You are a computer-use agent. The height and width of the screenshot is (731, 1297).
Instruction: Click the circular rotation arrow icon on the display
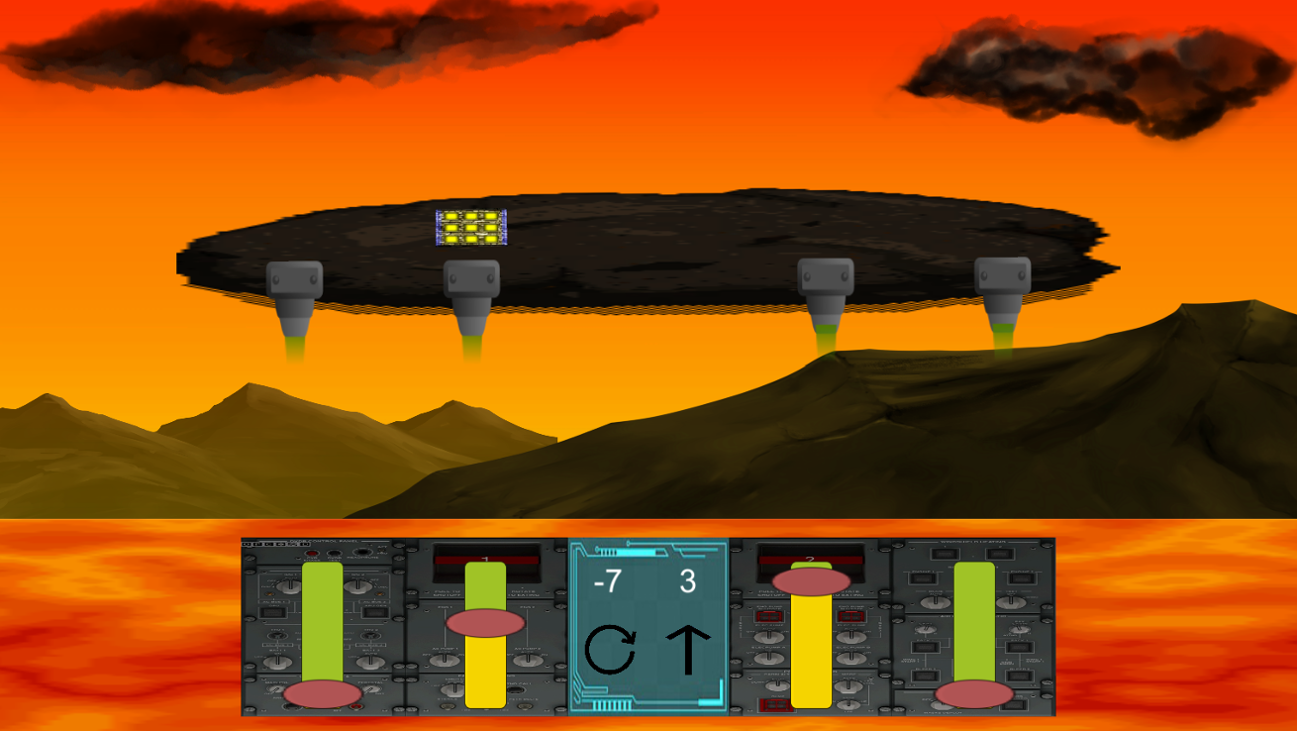point(612,650)
